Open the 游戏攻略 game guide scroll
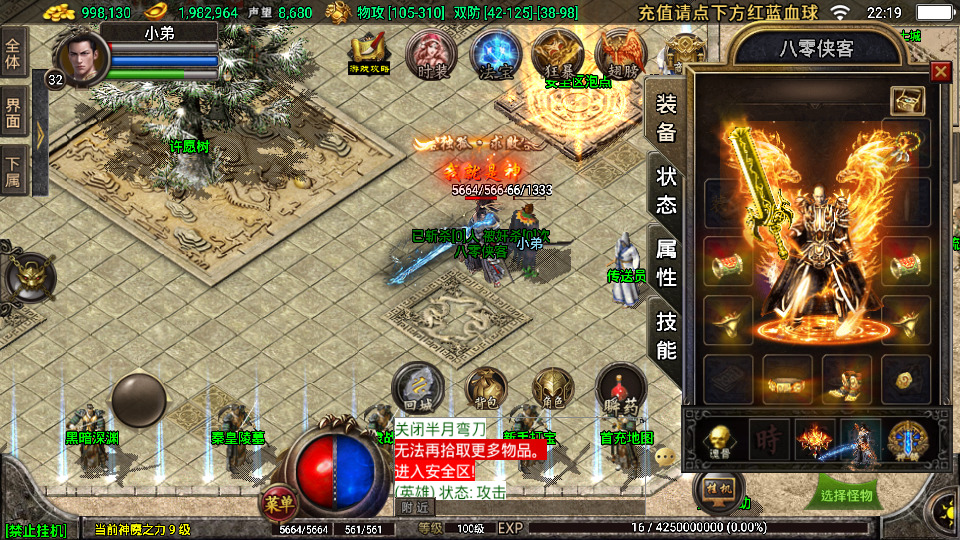 (x=370, y=53)
